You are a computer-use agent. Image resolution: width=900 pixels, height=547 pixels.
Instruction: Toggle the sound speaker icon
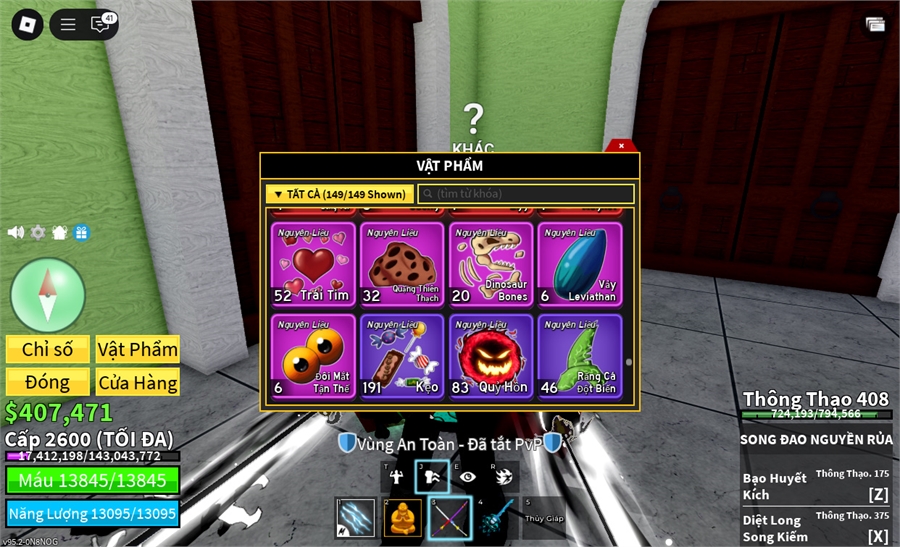click(x=16, y=232)
